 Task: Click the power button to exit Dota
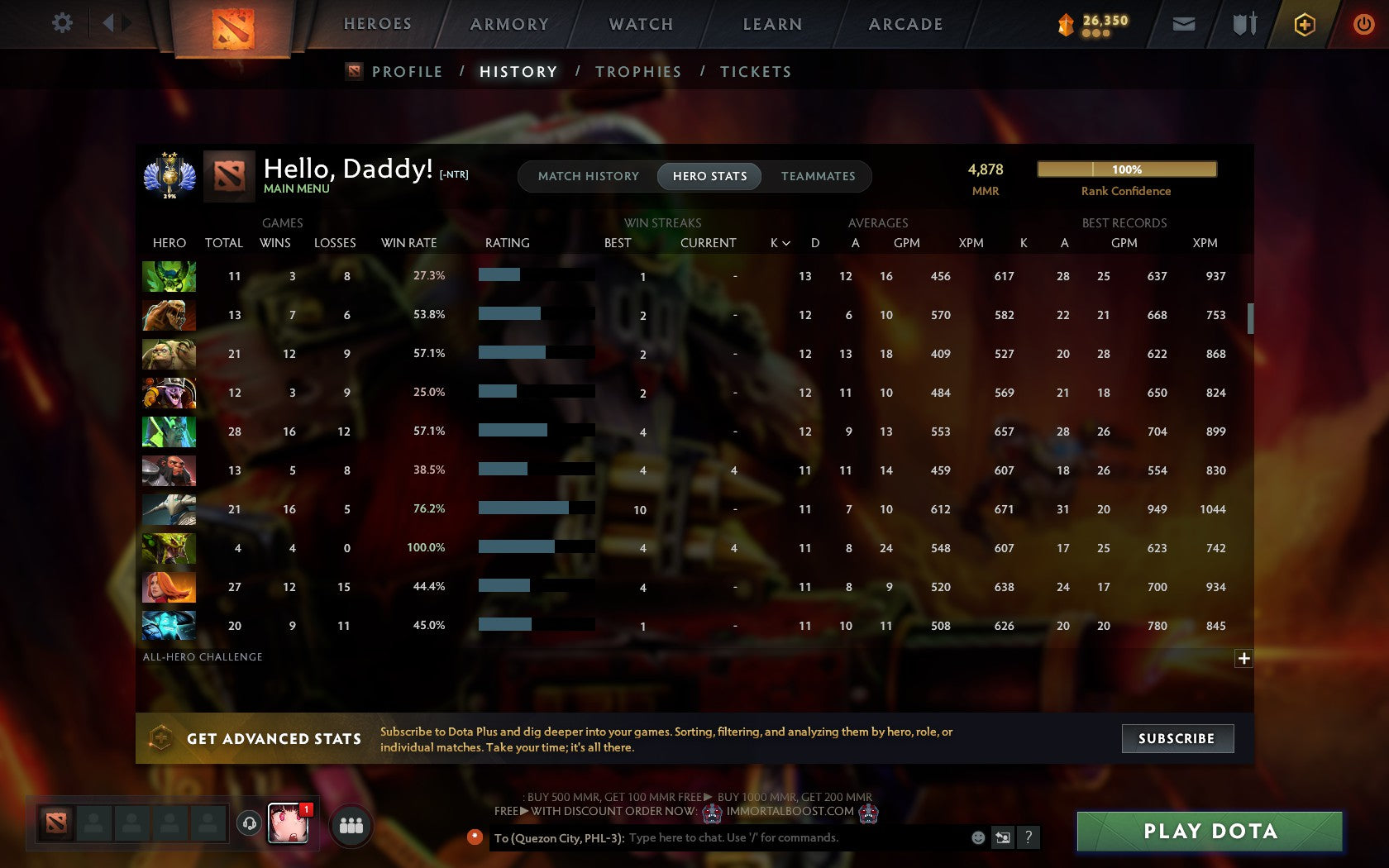pos(1364,24)
